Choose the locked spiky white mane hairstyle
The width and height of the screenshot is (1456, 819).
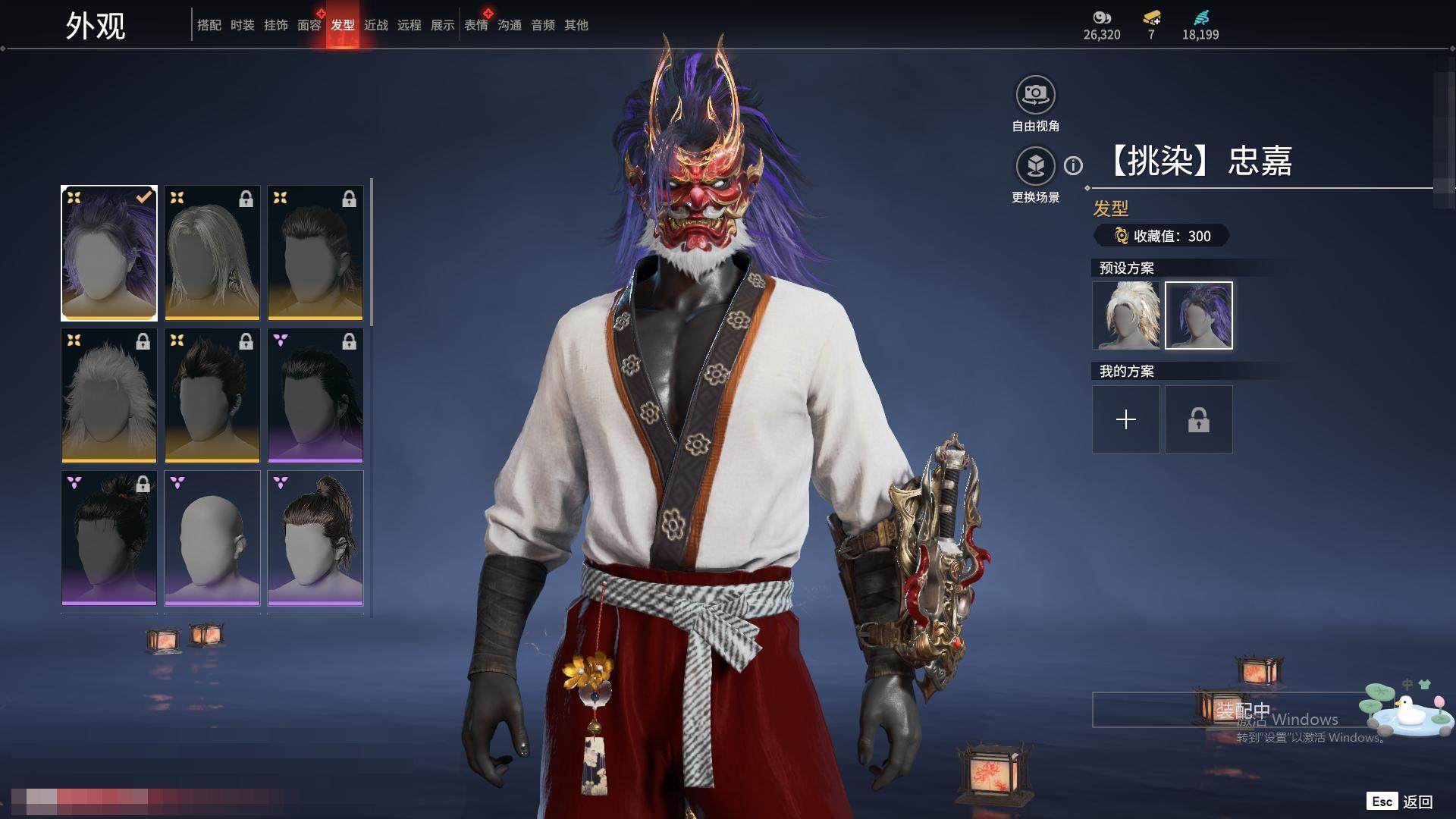109,395
